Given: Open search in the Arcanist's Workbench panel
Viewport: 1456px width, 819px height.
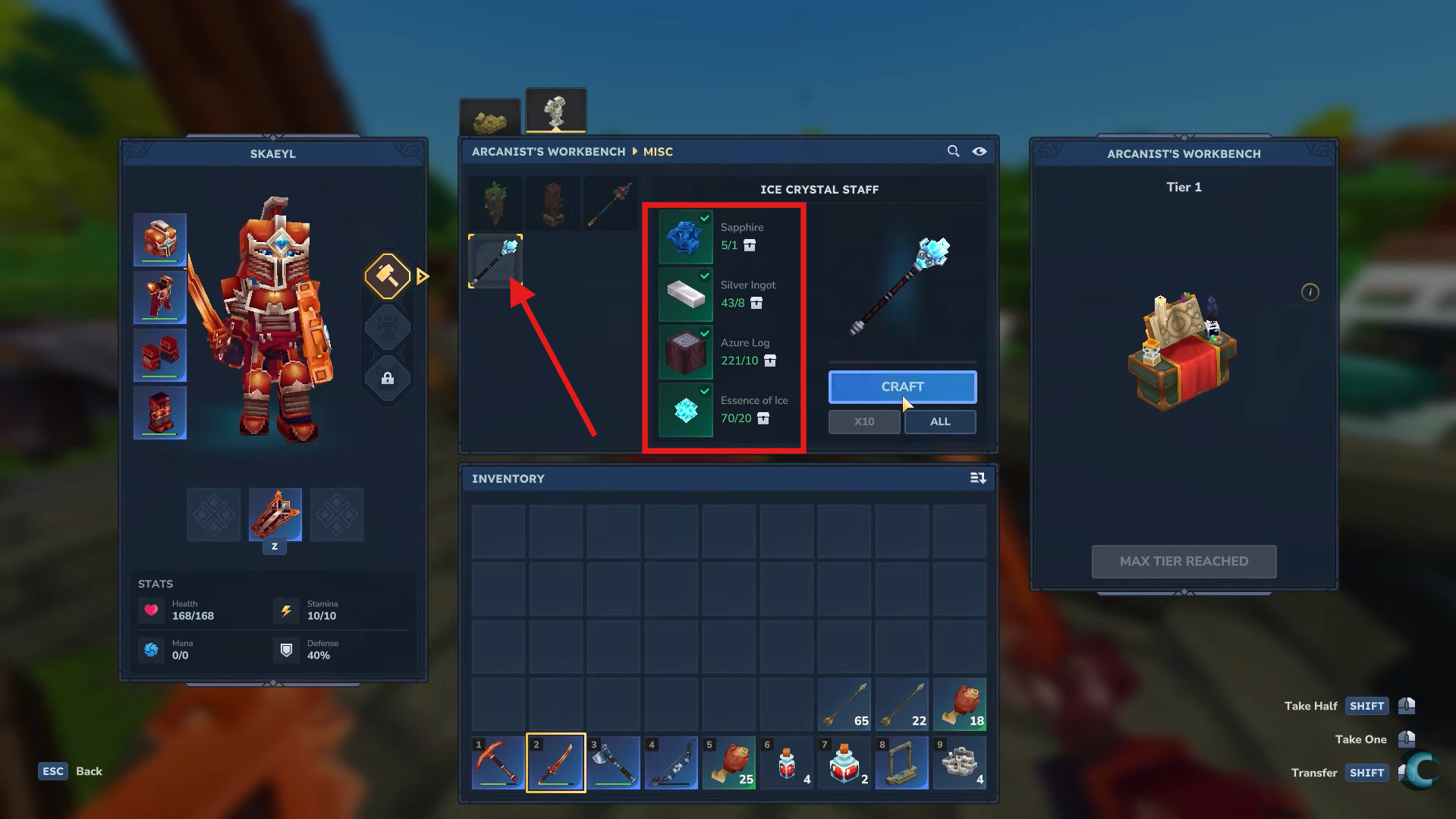Looking at the screenshot, I should (953, 151).
